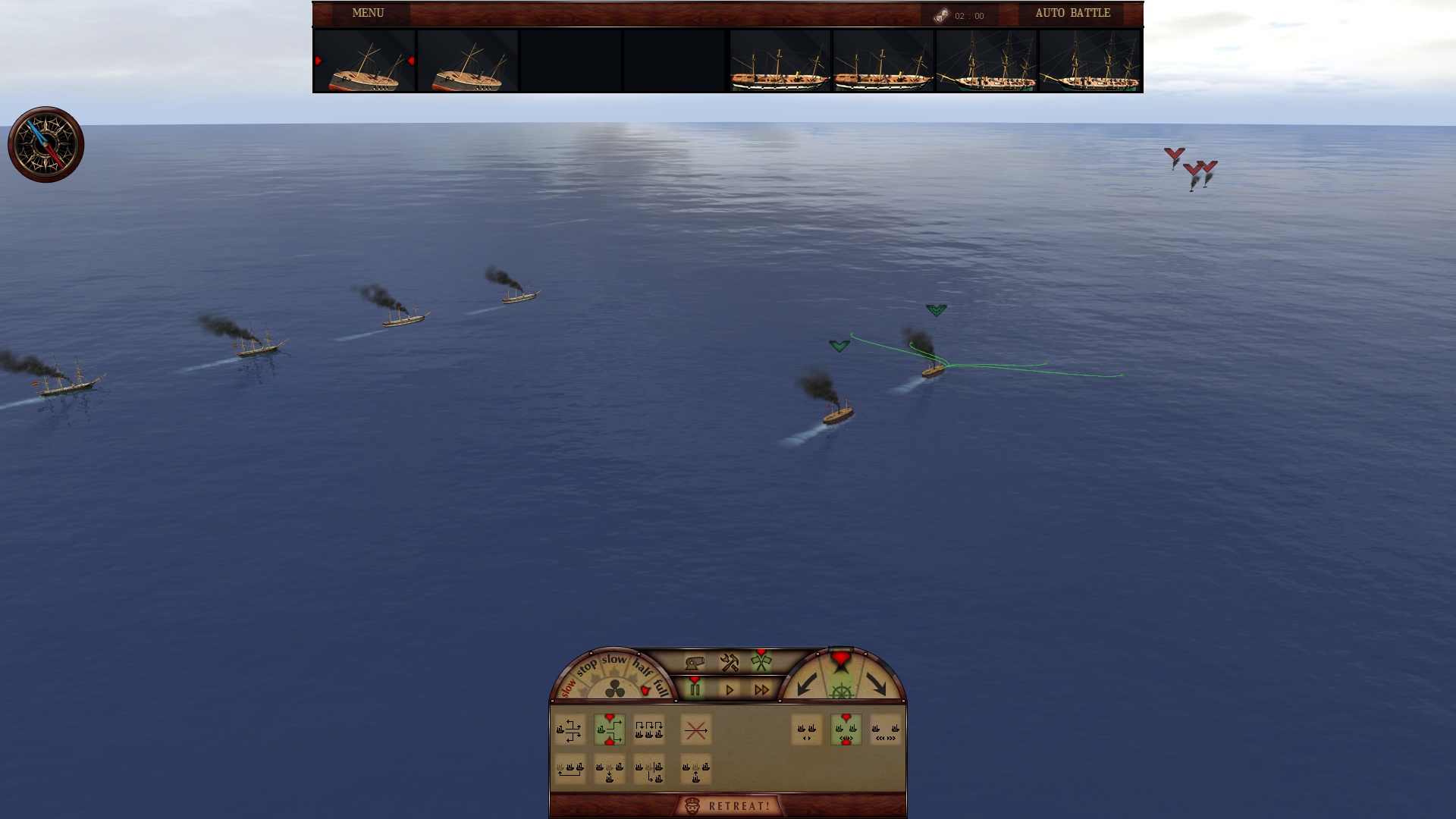The width and height of the screenshot is (1456, 819).
Task: Click AUTO BATTLE
Action: click(x=1070, y=13)
